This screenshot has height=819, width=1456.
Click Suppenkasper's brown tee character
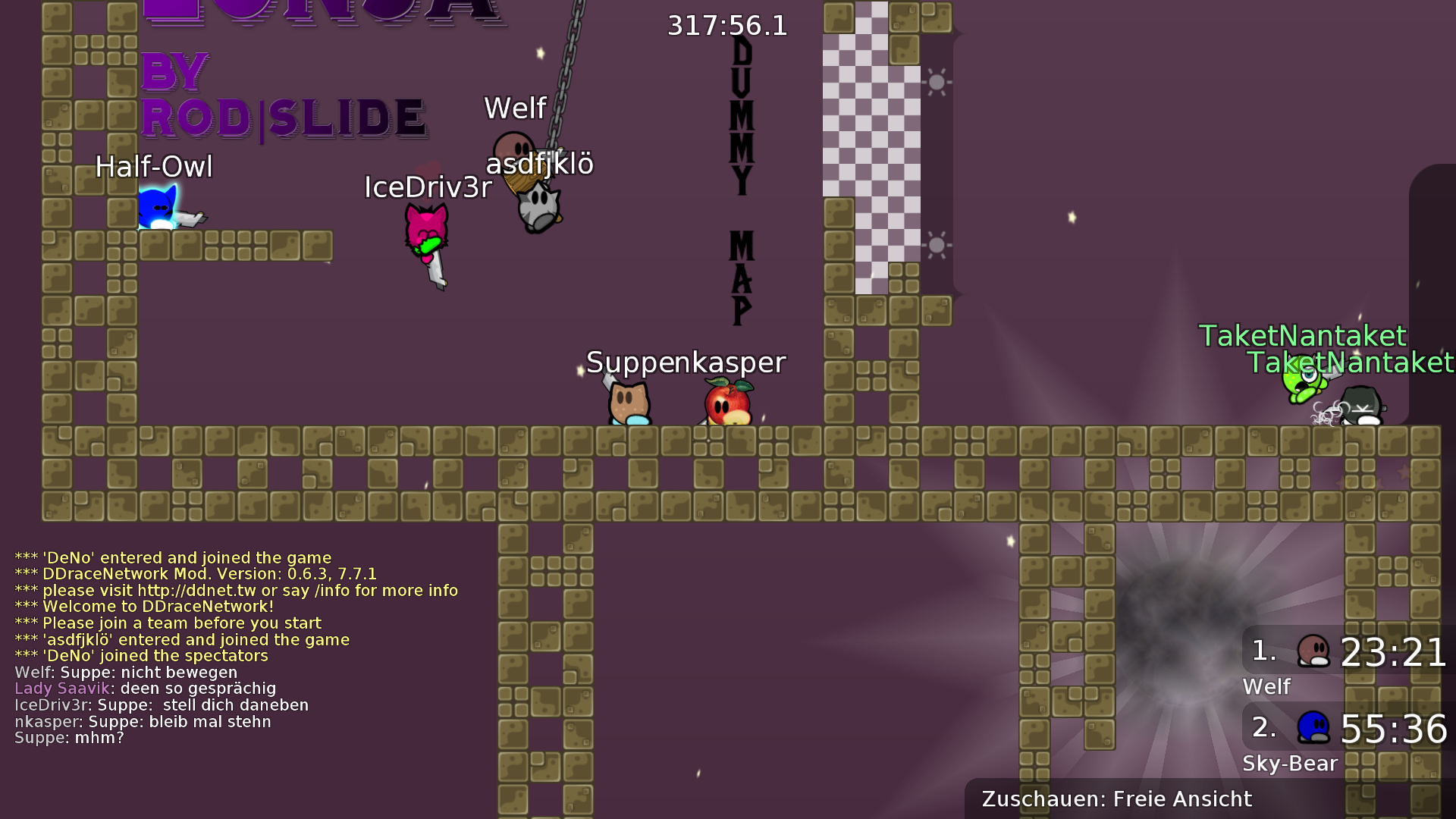pos(628,402)
